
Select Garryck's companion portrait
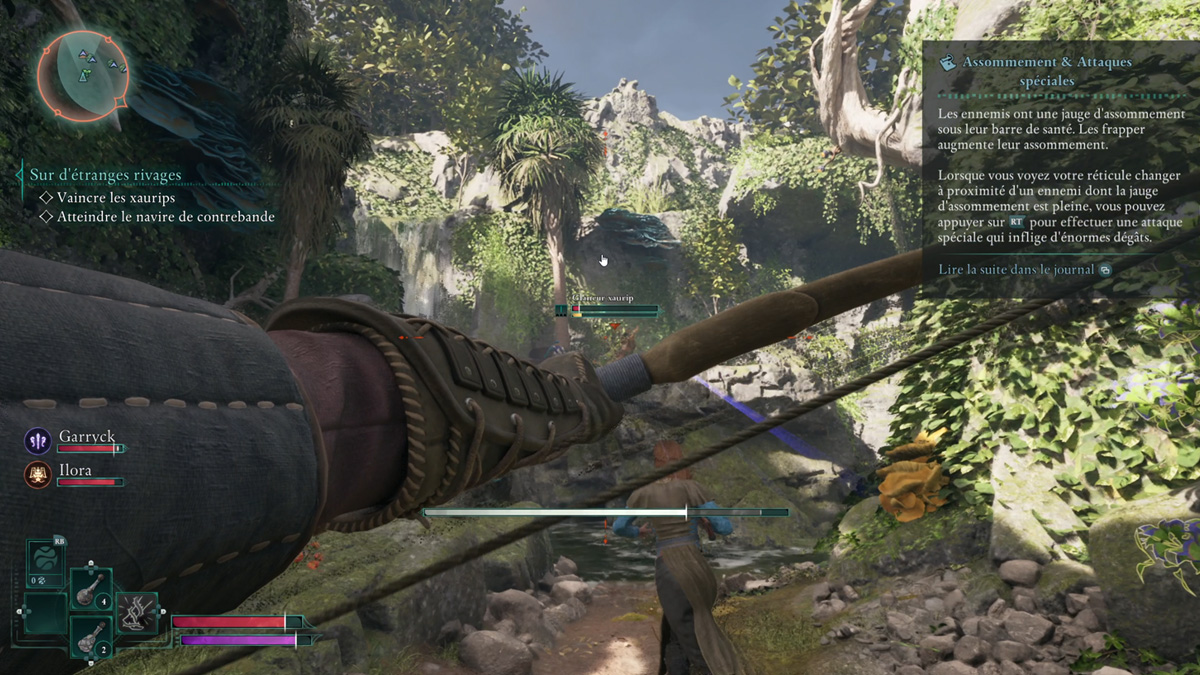(38, 441)
